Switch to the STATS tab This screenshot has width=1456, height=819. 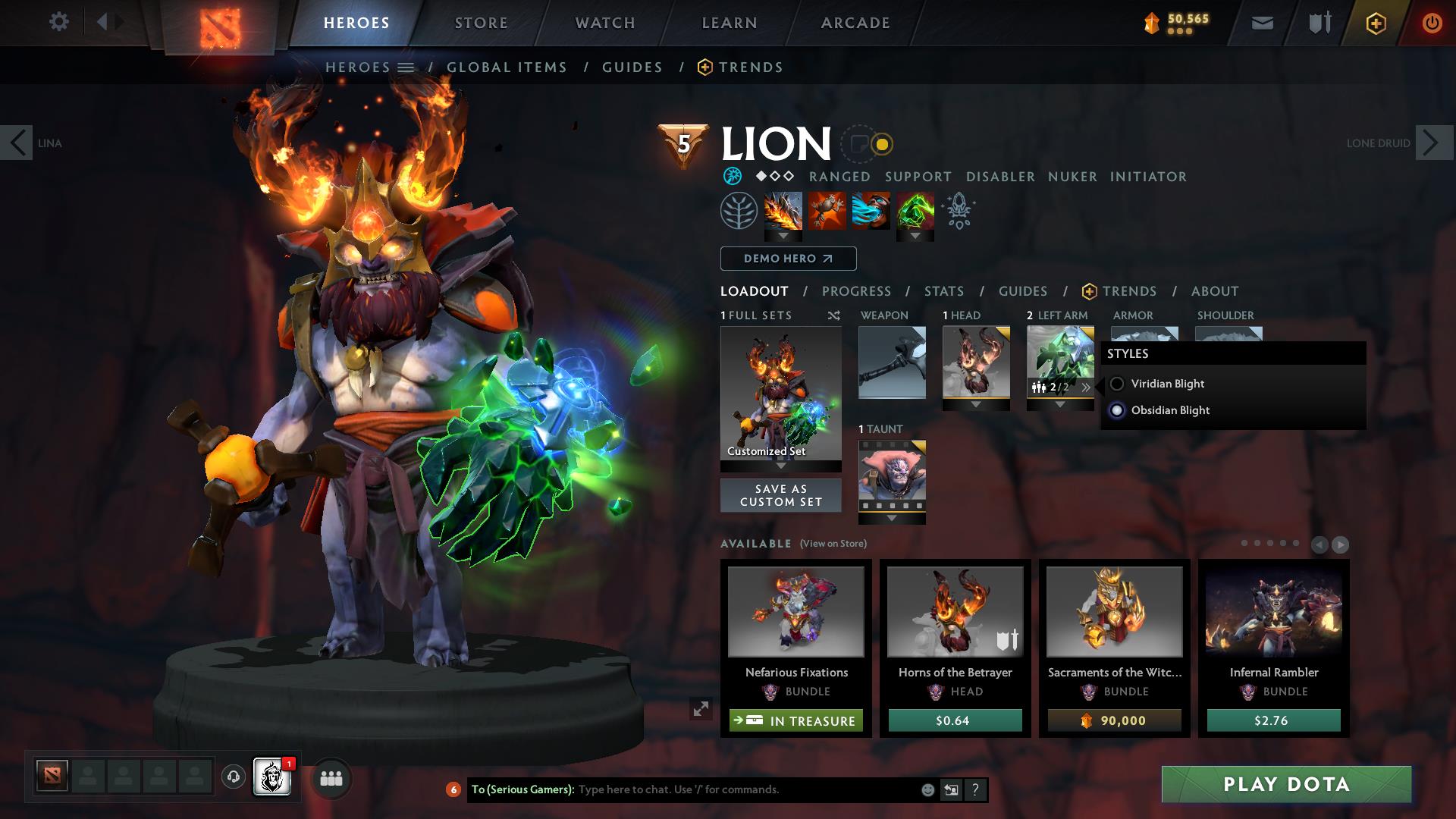pyautogui.click(x=943, y=290)
